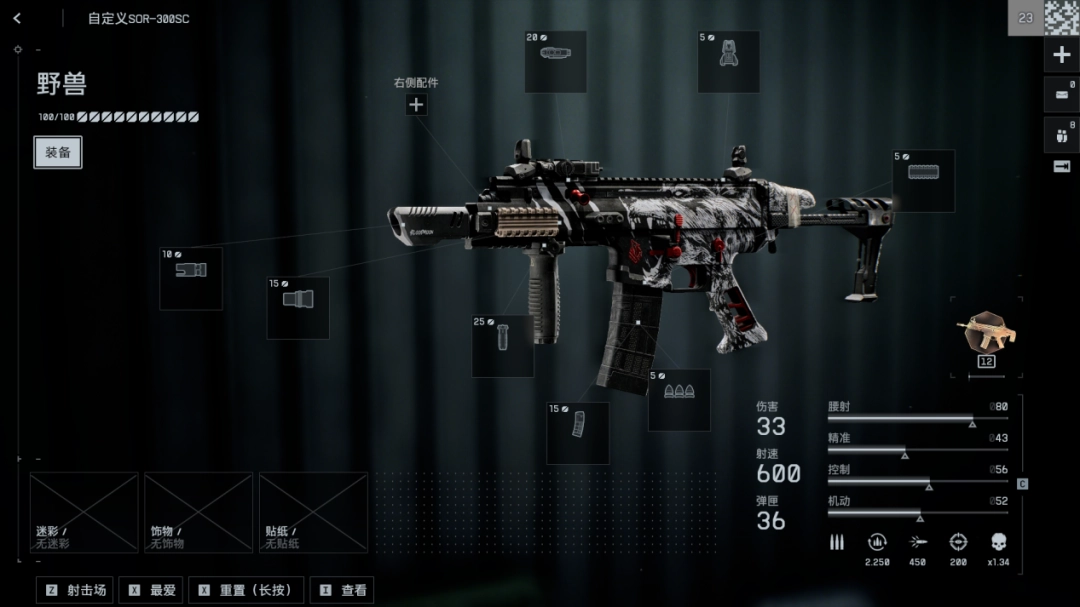Choose the vertical foregrip attachment slot

[502, 346]
